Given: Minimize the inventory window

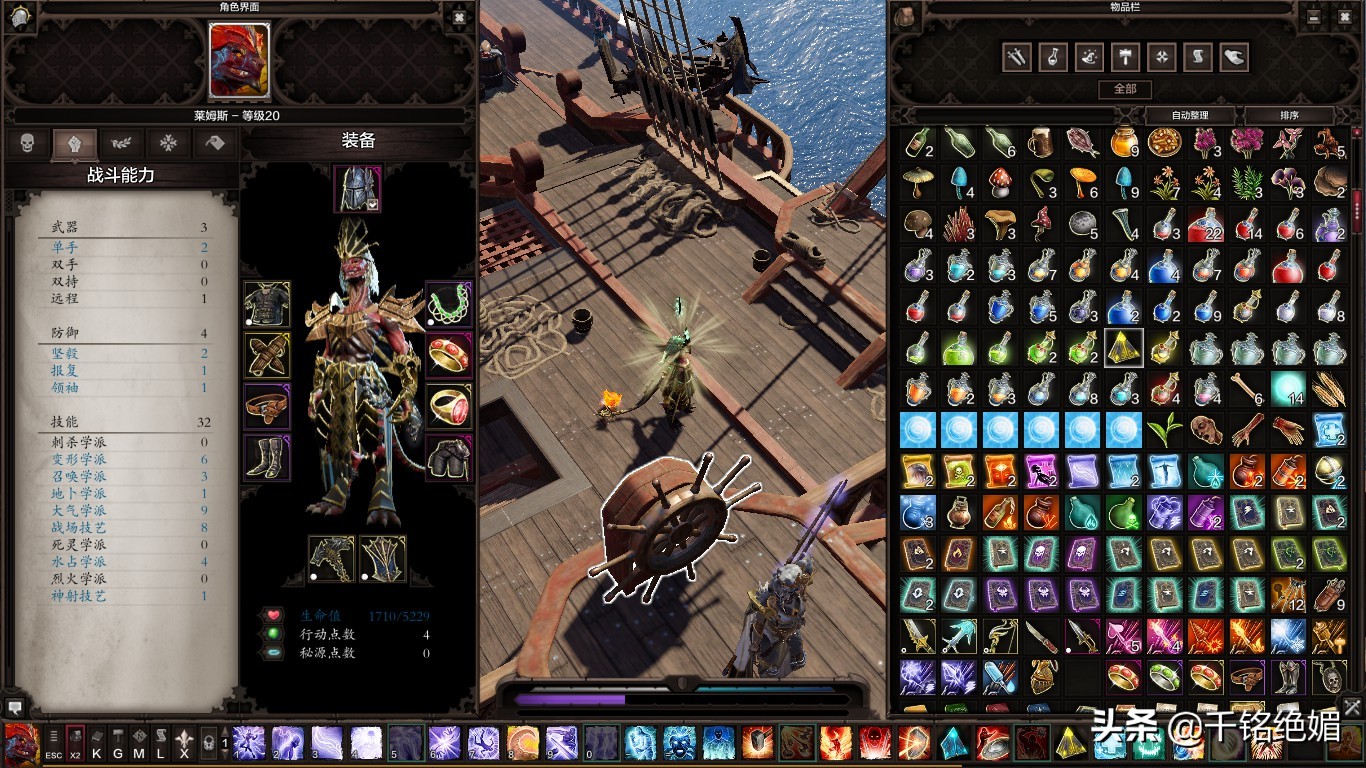Looking at the screenshot, I should coord(1315,16).
